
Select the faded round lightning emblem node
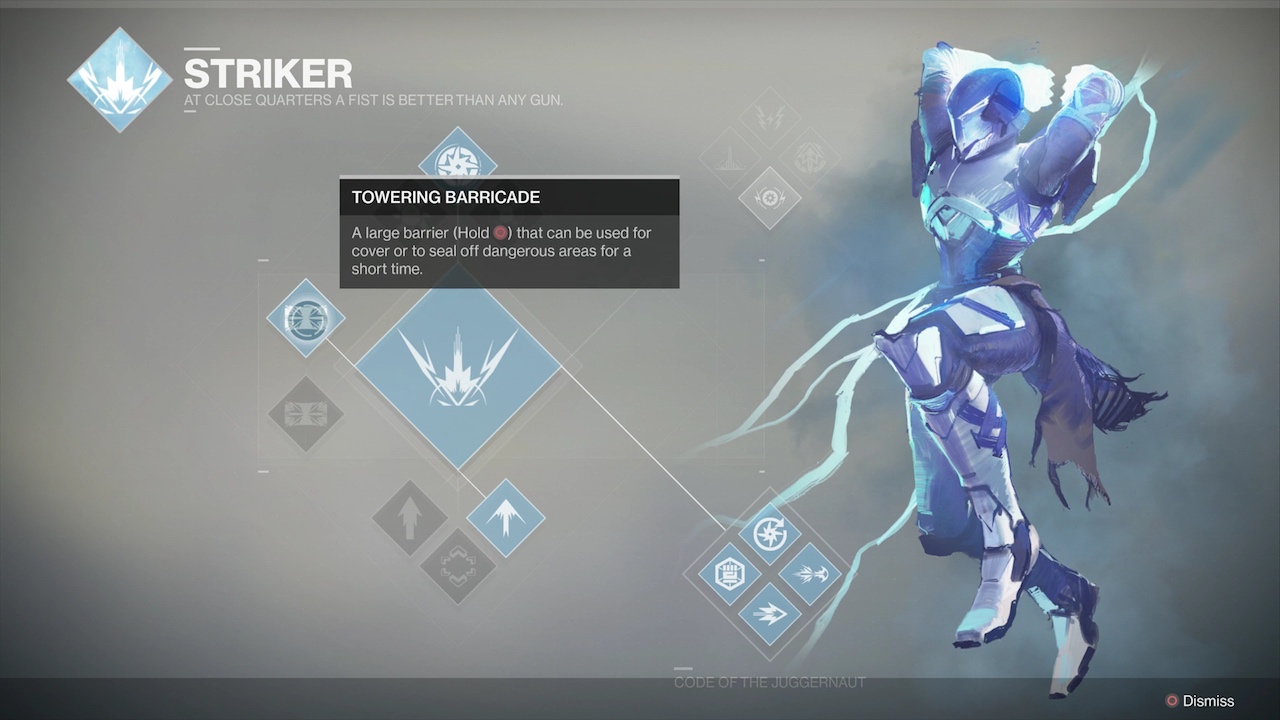(x=807, y=157)
